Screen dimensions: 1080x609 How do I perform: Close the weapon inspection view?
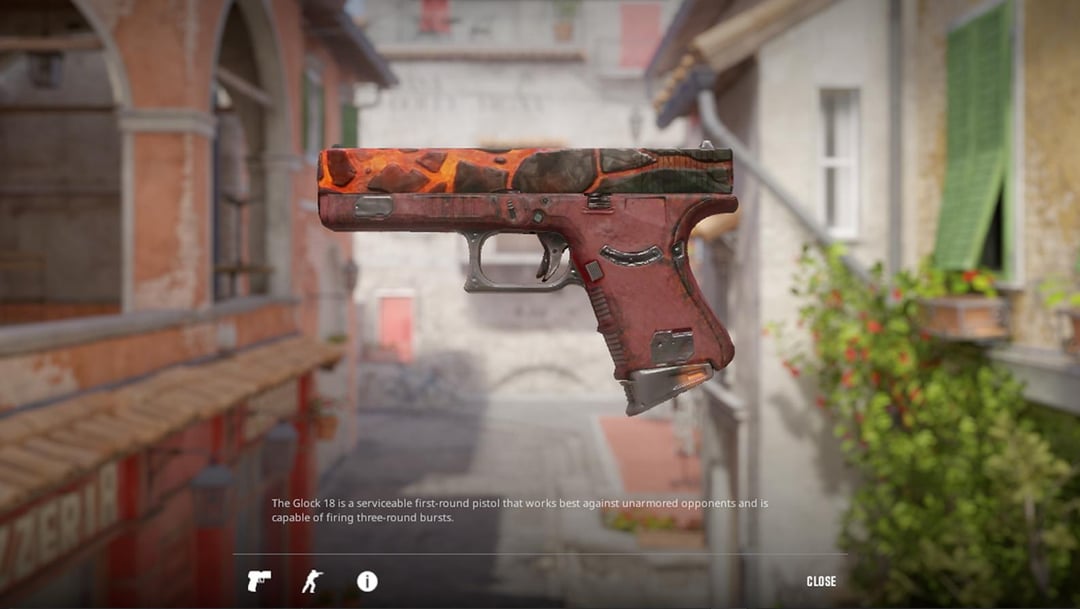pyautogui.click(x=821, y=581)
